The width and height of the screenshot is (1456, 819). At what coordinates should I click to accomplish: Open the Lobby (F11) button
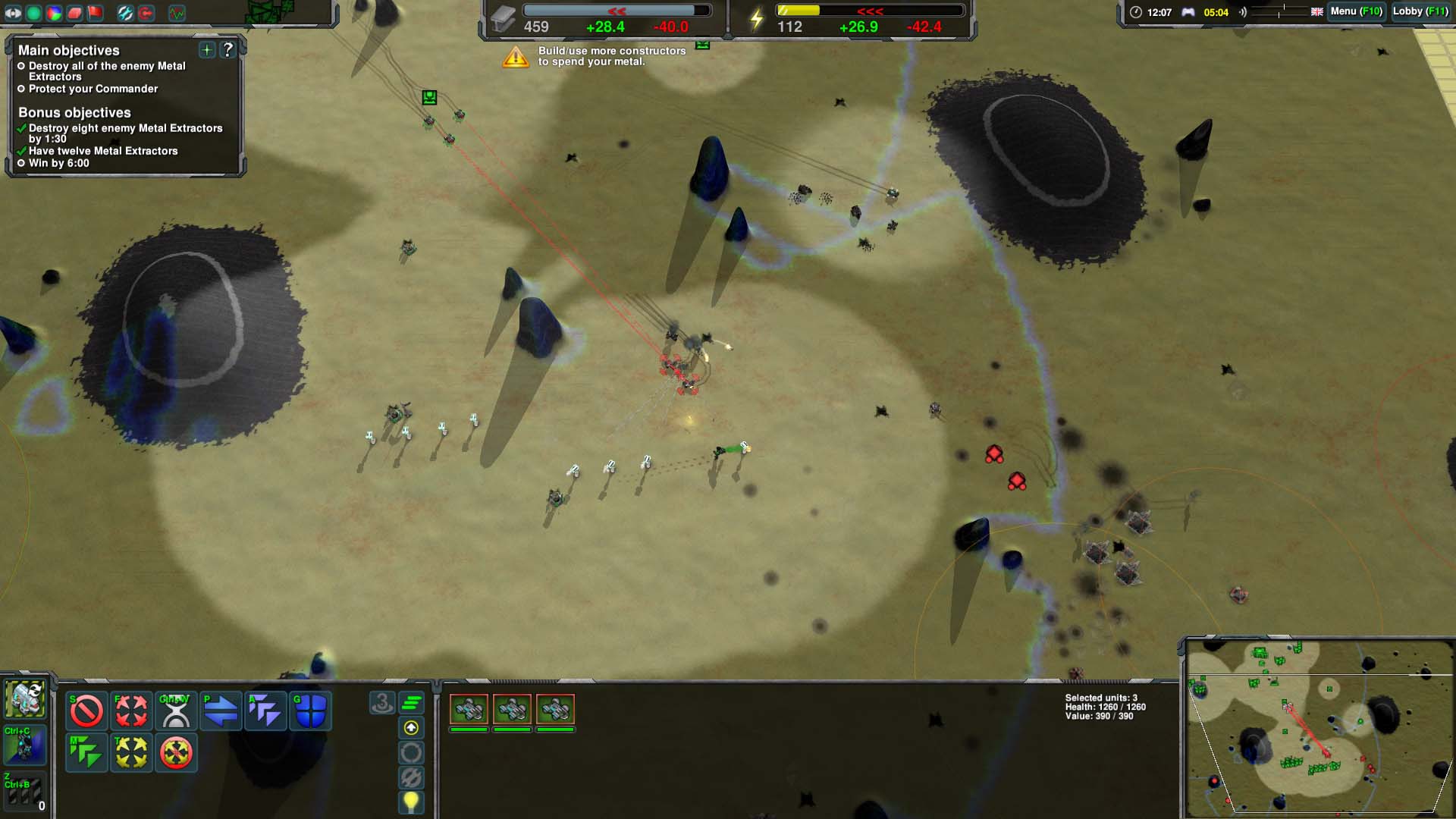[1420, 11]
